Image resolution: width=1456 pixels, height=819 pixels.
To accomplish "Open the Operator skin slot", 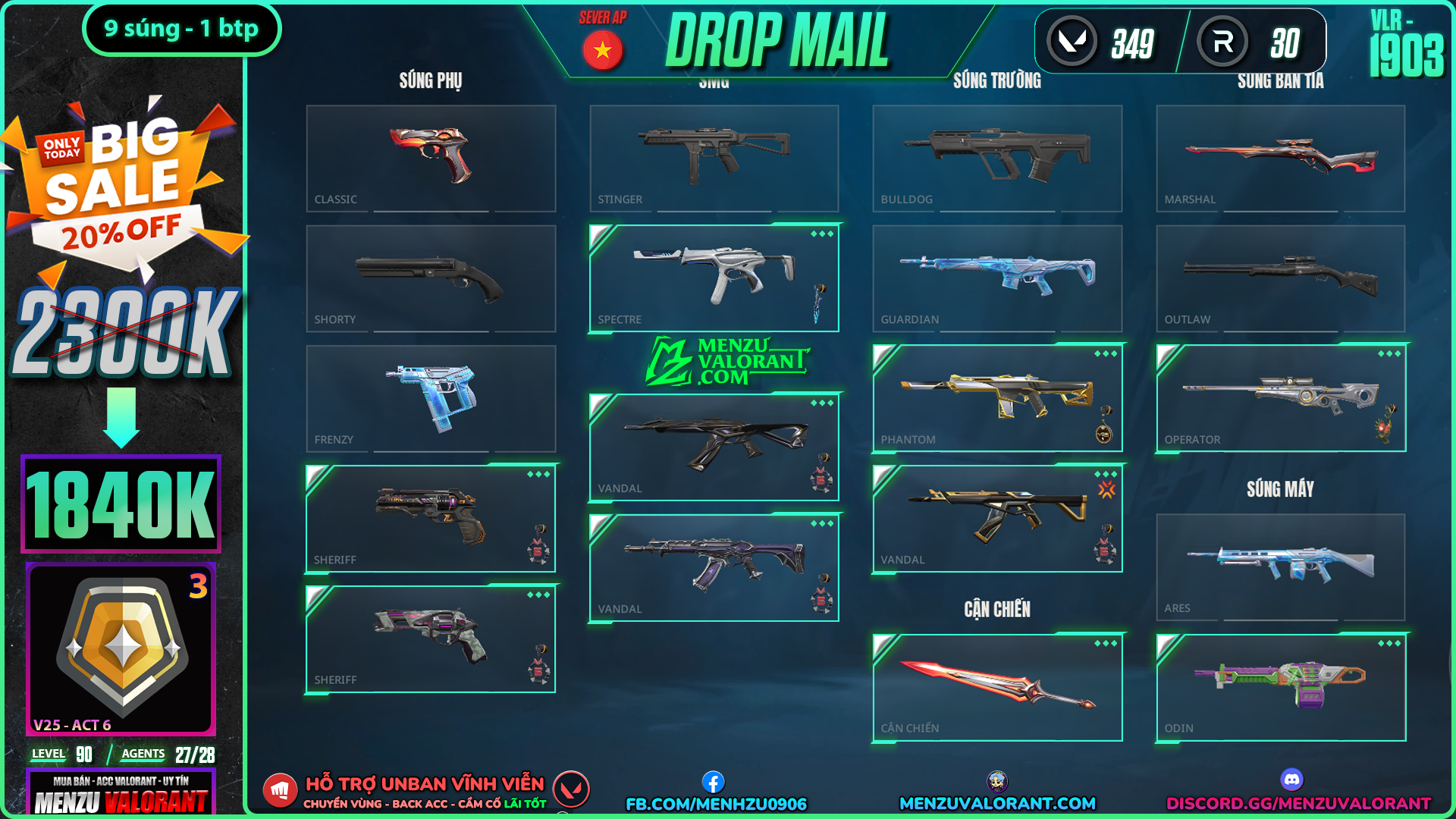I will point(1280,398).
